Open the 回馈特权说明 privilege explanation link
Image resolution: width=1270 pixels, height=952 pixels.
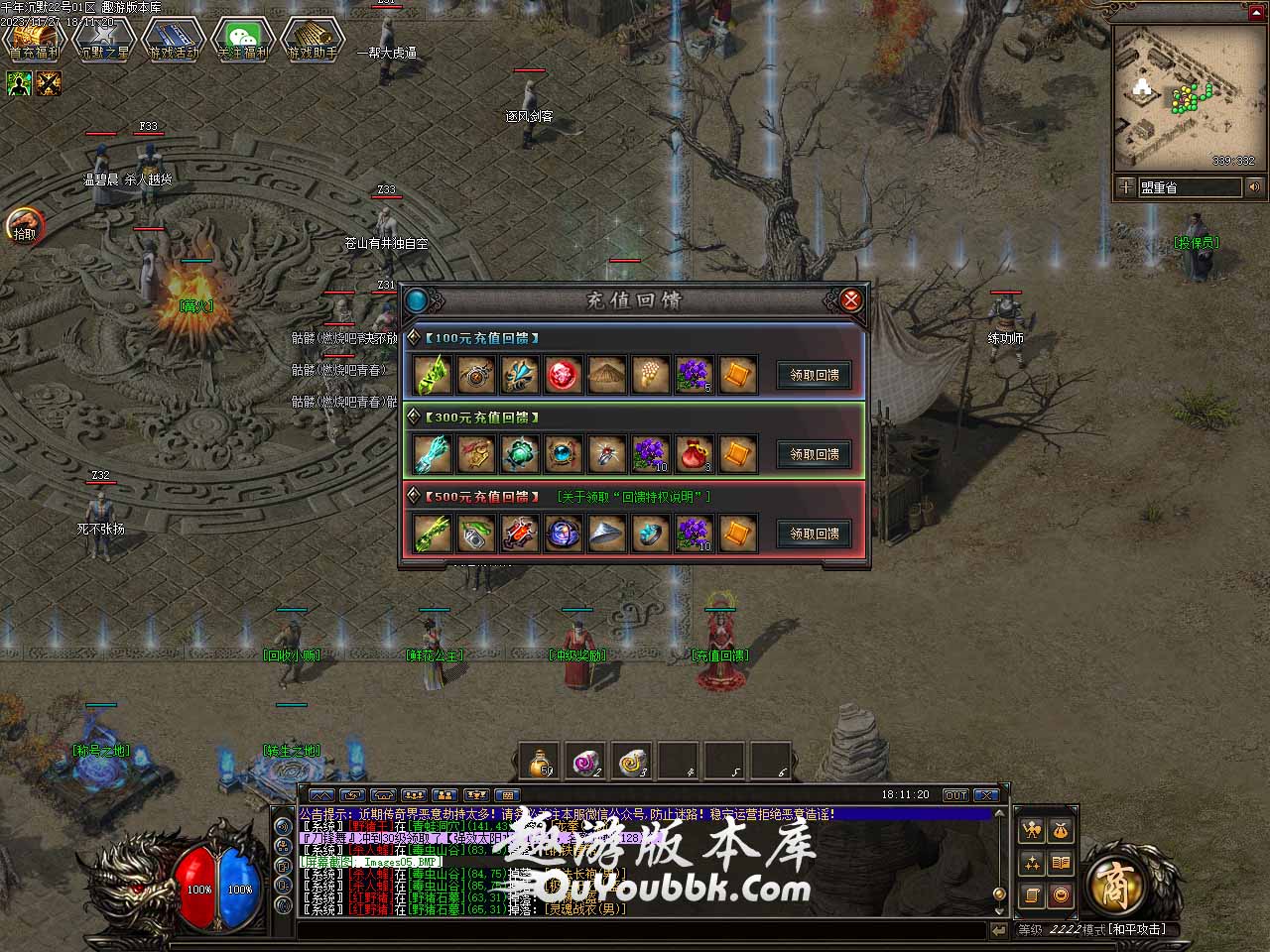(x=633, y=497)
